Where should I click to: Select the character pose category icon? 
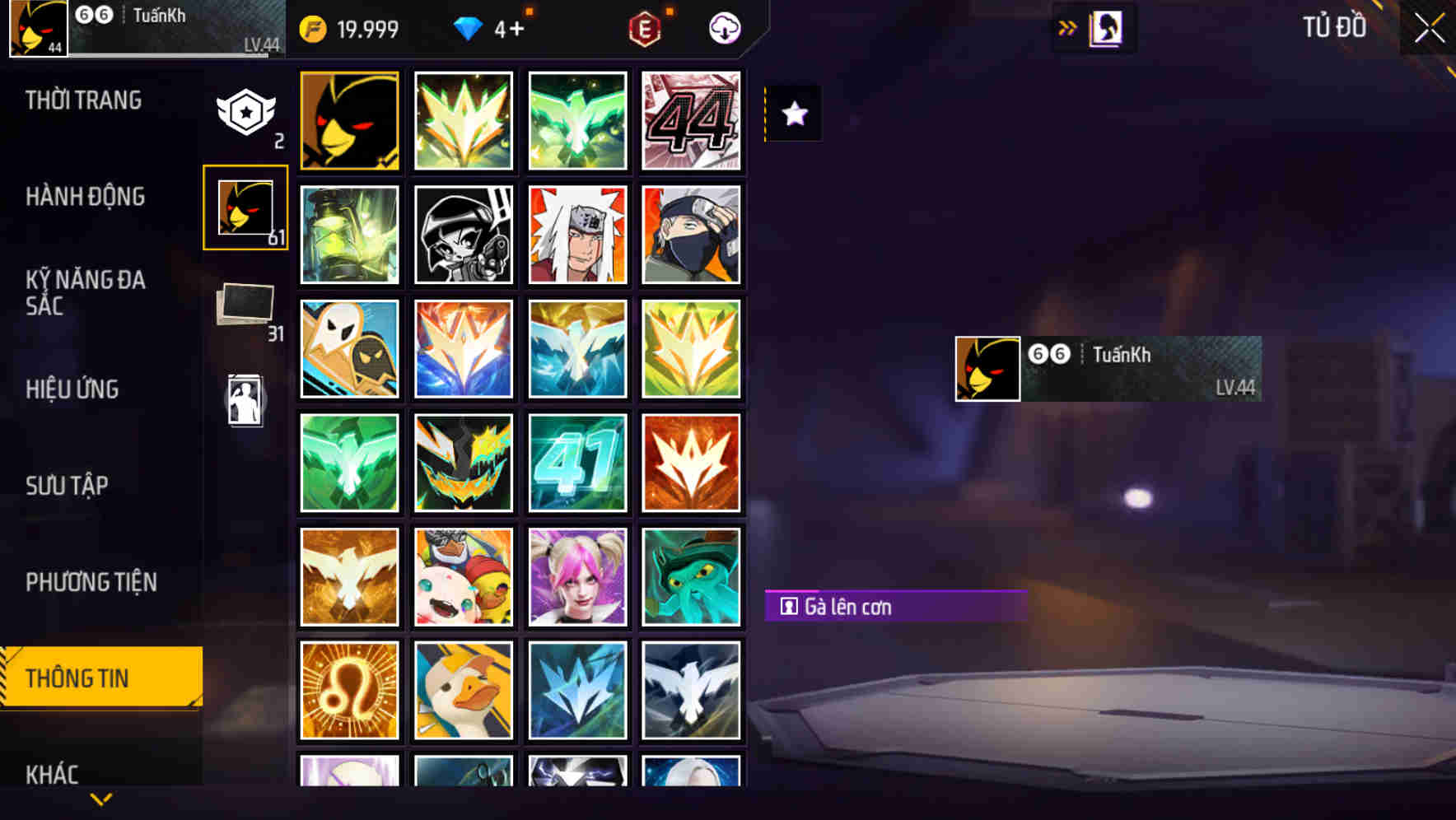[x=245, y=399]
